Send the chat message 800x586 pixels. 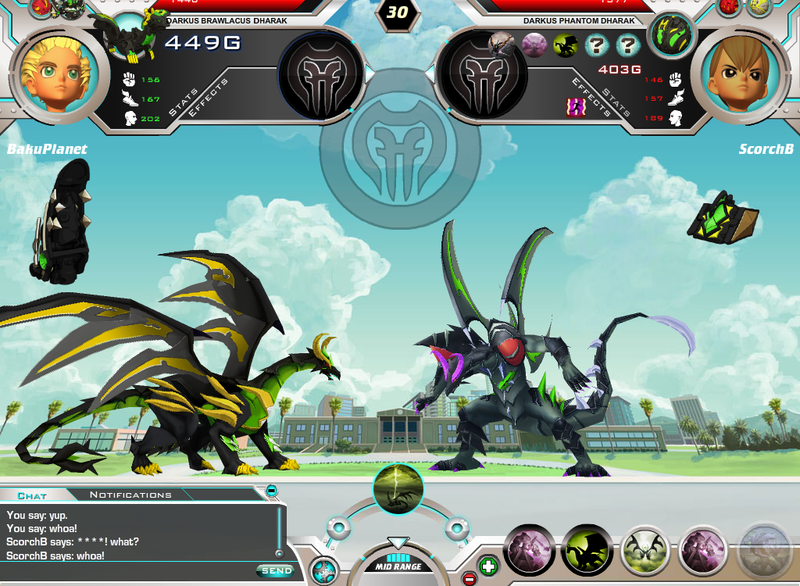[274, 570]
